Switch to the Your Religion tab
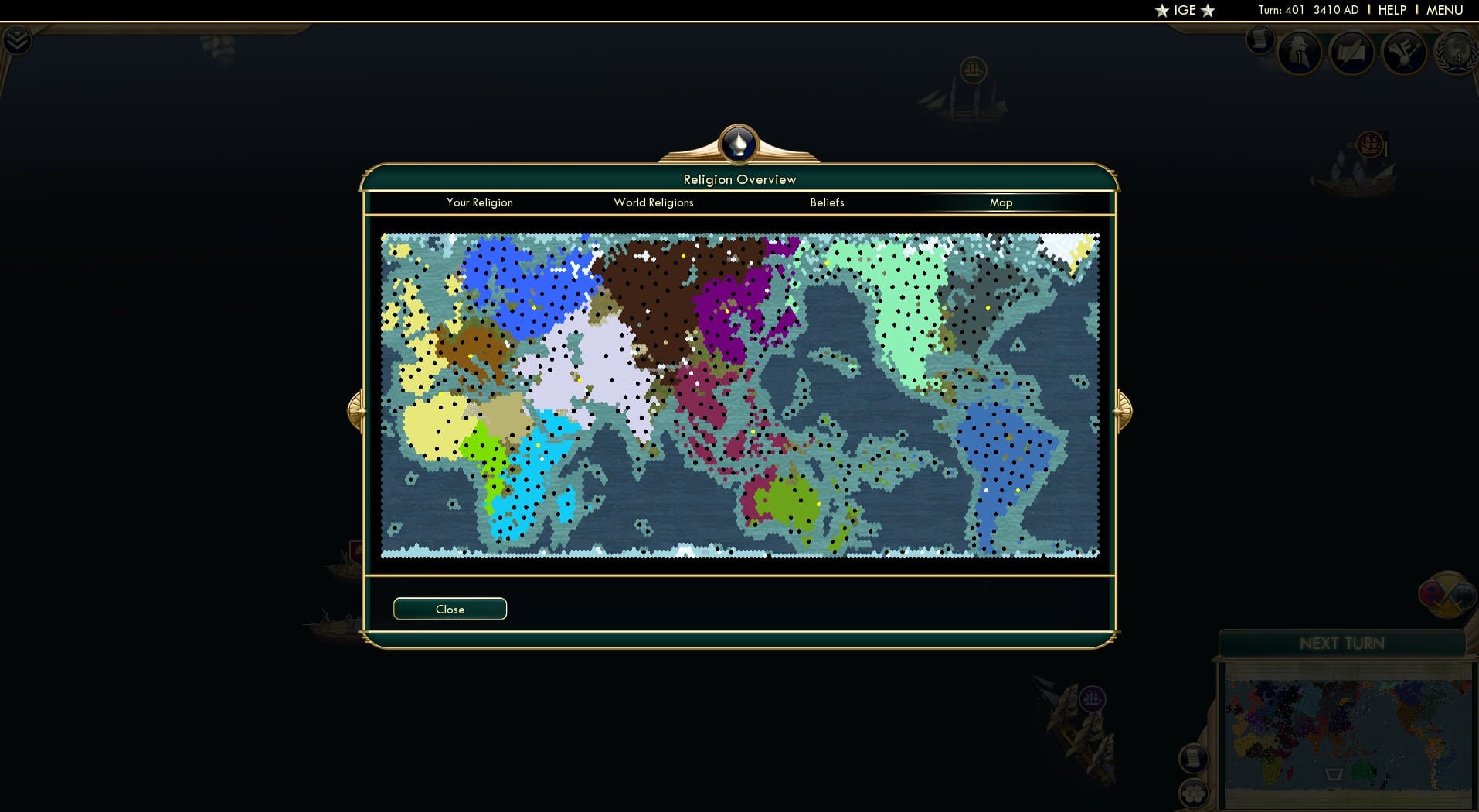 [479, 202]
